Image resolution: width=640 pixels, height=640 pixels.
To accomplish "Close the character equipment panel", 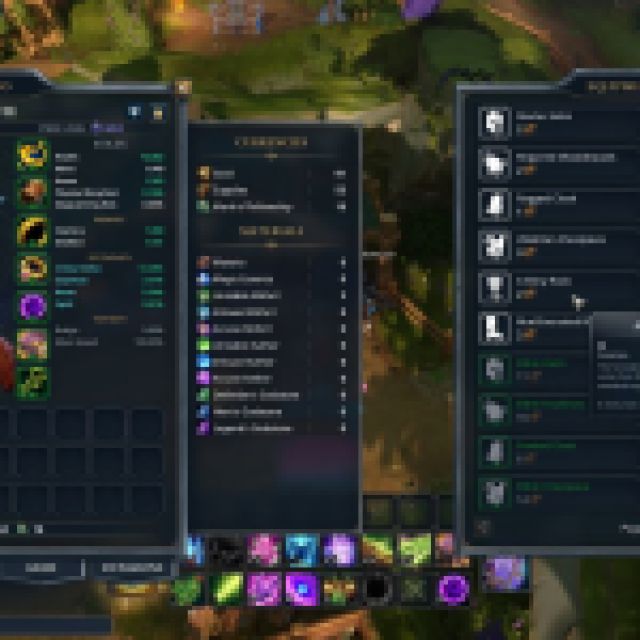I will pos(183,87).
